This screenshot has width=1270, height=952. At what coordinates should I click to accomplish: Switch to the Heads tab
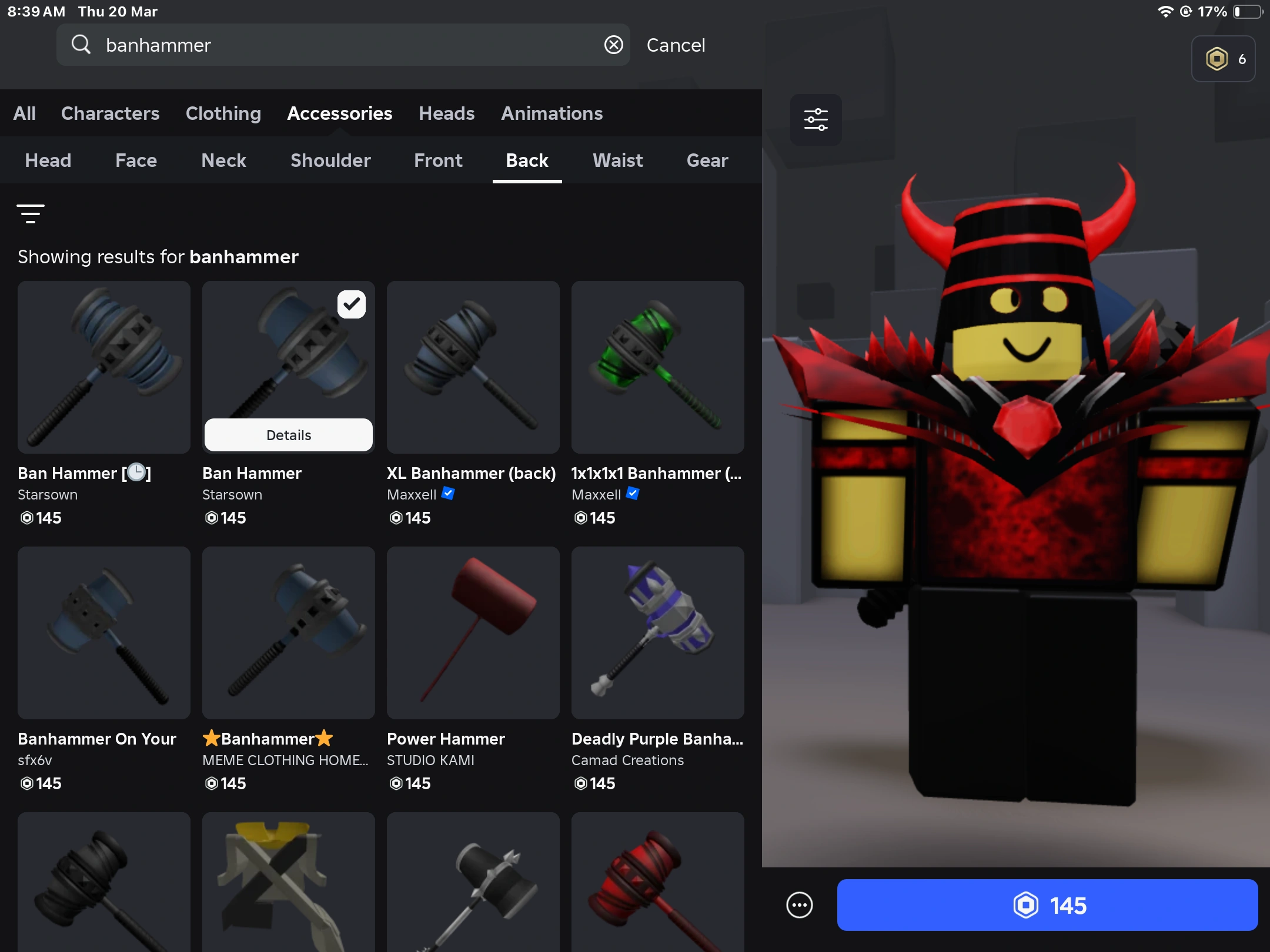446,113
